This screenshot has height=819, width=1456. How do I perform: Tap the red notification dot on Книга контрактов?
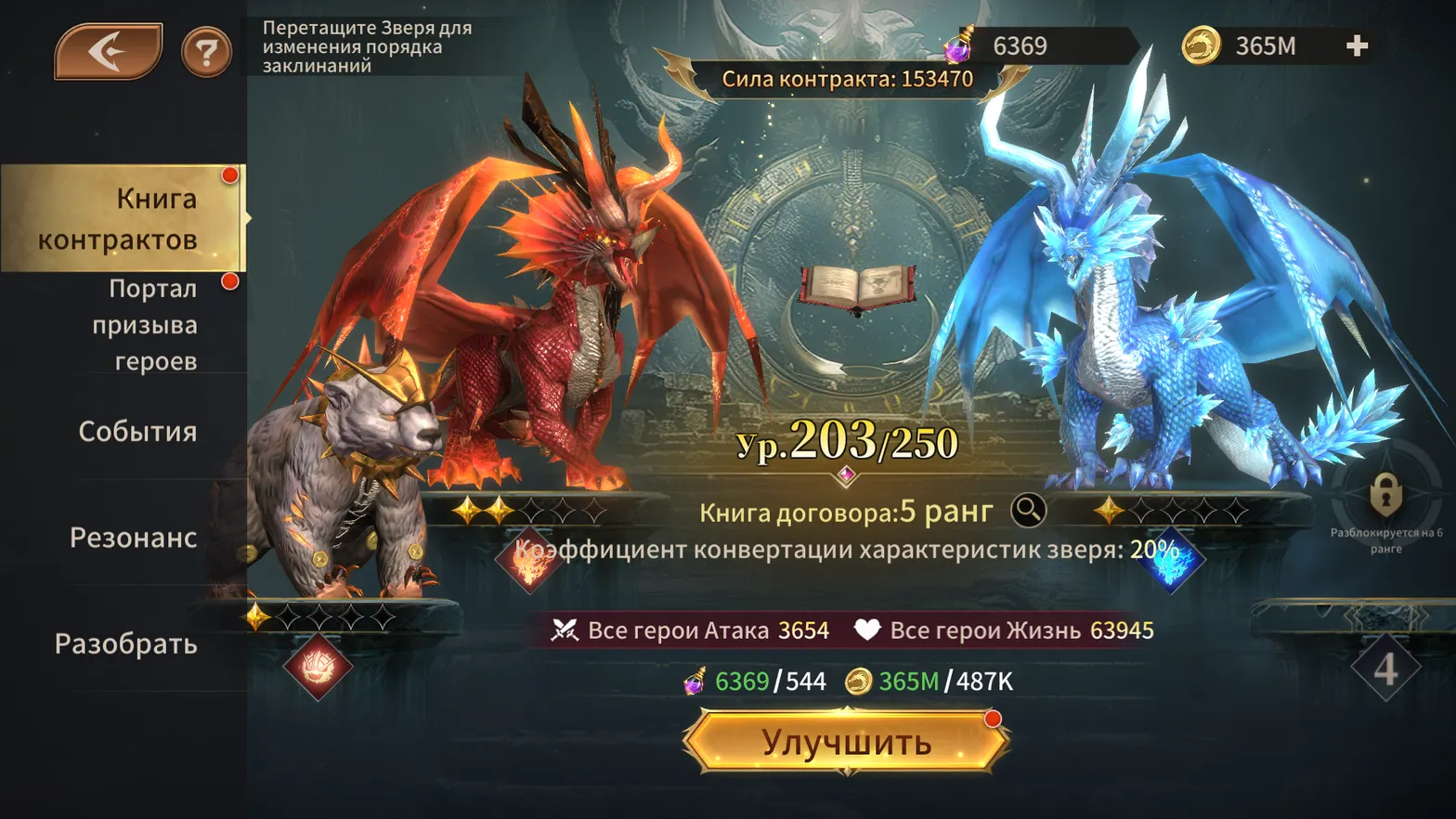click(x=228, y=173)
